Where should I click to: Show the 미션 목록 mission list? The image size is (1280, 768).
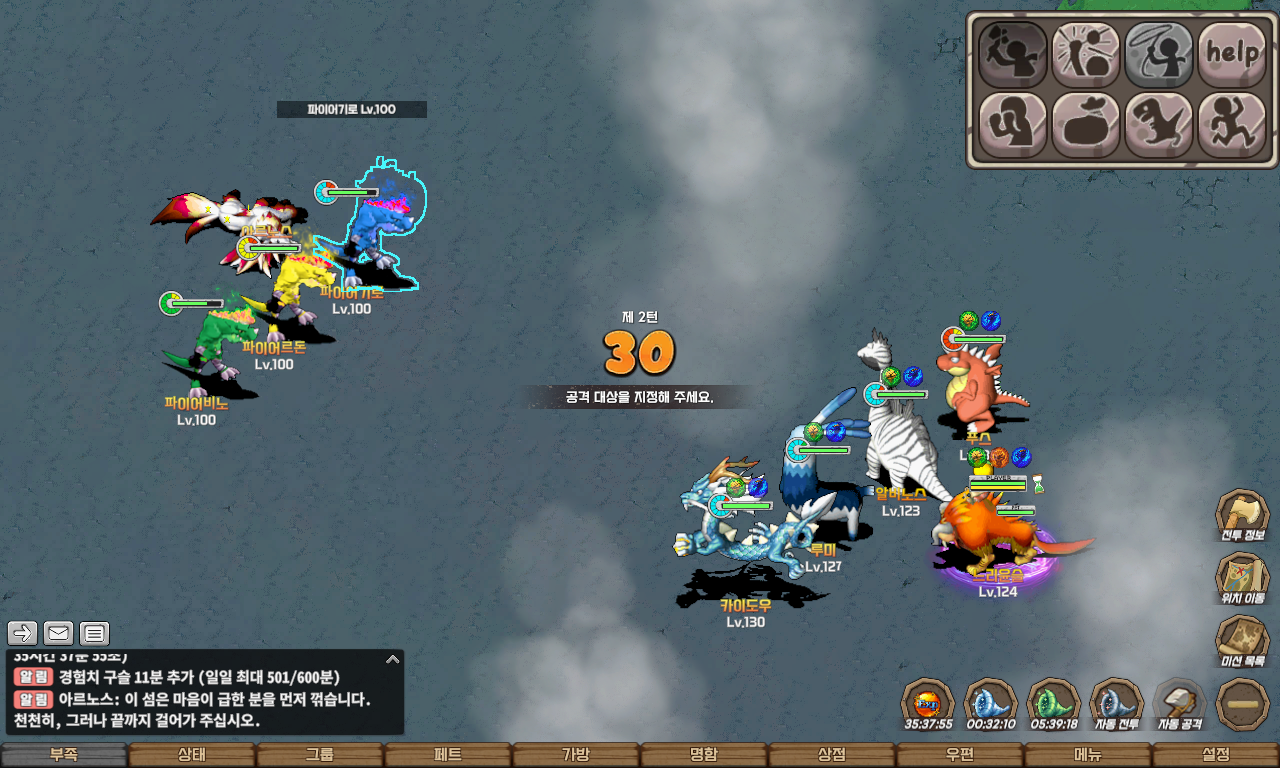(1242, 641)
